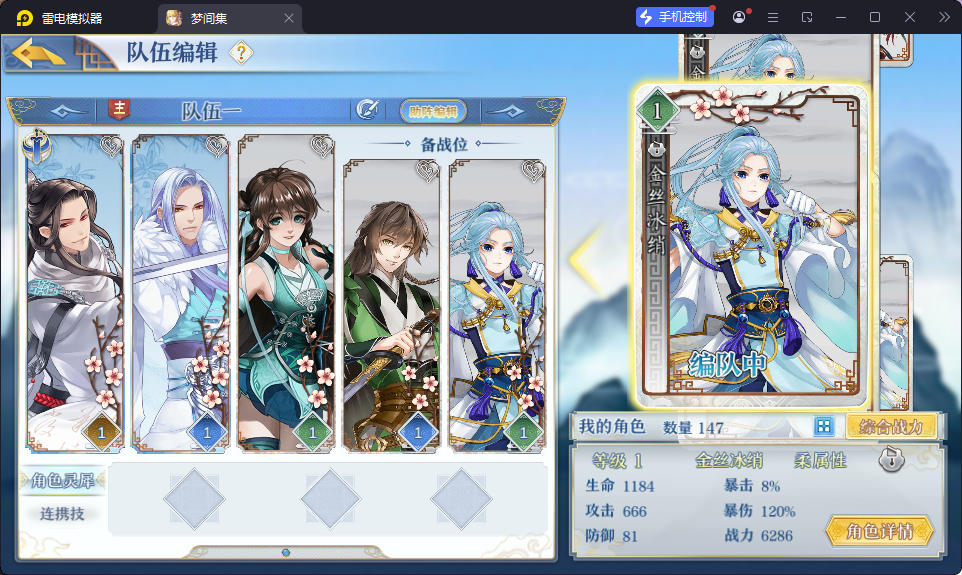Go back with the golden arrow button
962x575 pixels.
point(40,53)
